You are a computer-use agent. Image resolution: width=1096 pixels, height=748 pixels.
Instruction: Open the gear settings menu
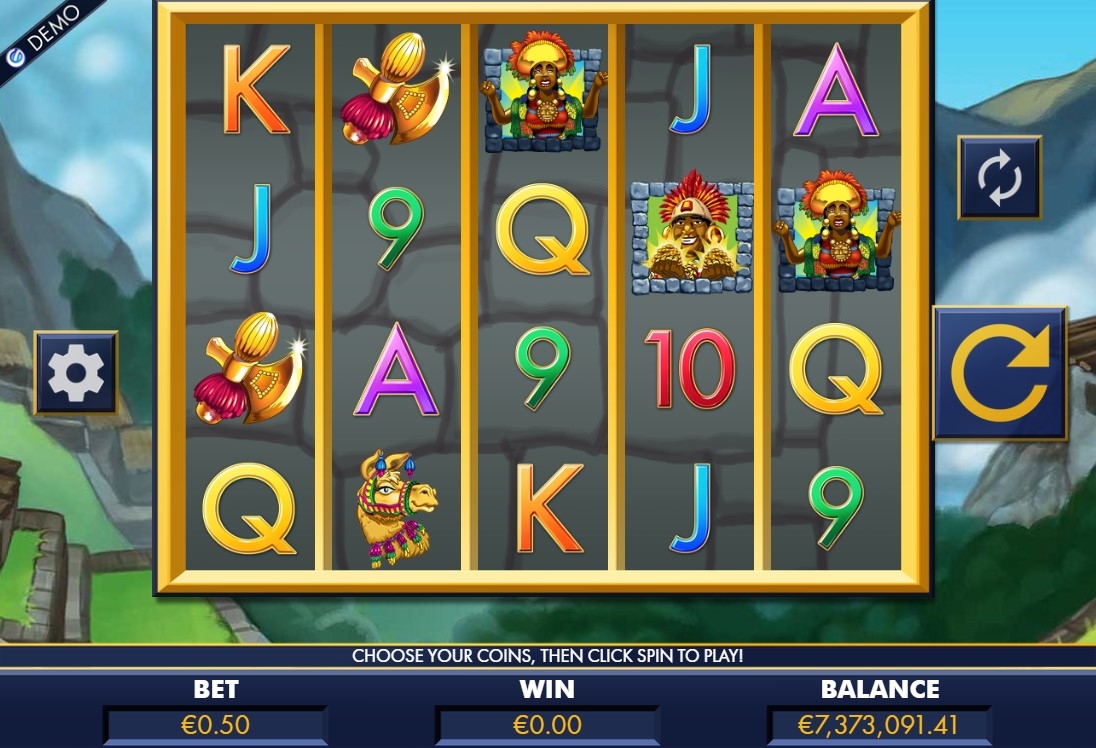coord(76,373)
